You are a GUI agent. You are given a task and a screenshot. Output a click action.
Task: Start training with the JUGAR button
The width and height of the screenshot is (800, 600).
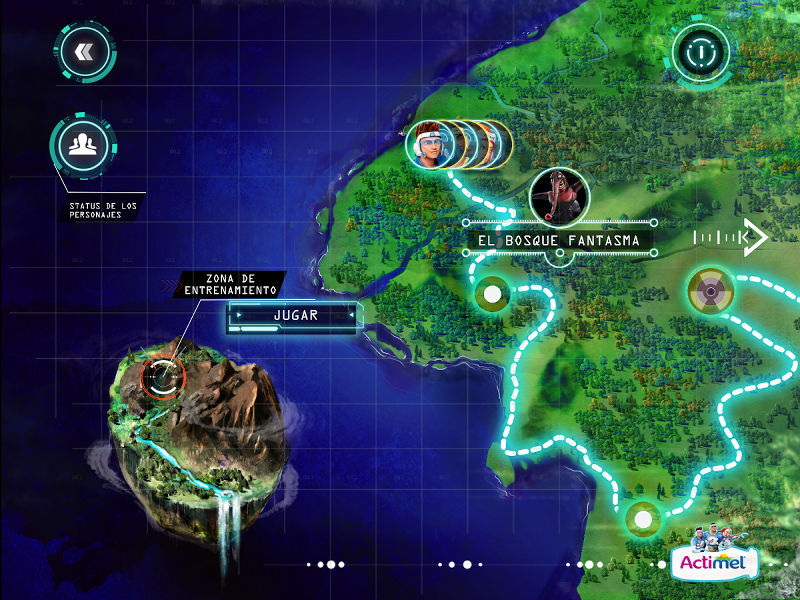coord(295,316)
